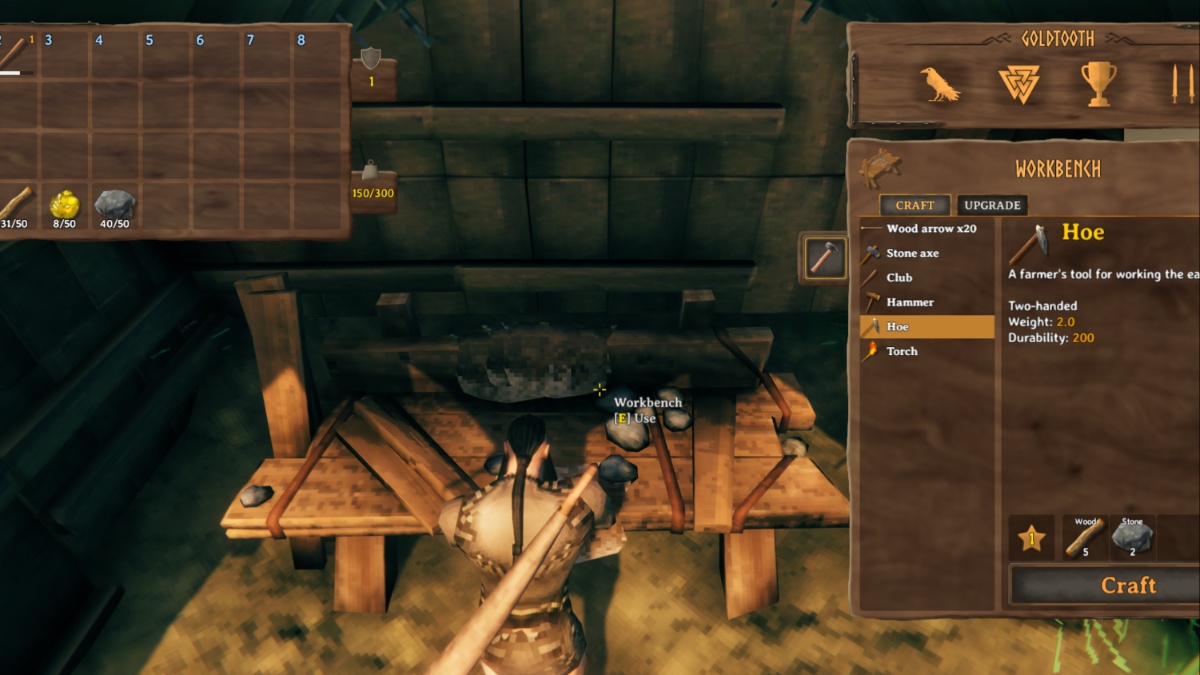The width and height of the screenshot is (1200, 675).
Task: Open the triangle knot skills icon
Action: point(1019,85)
